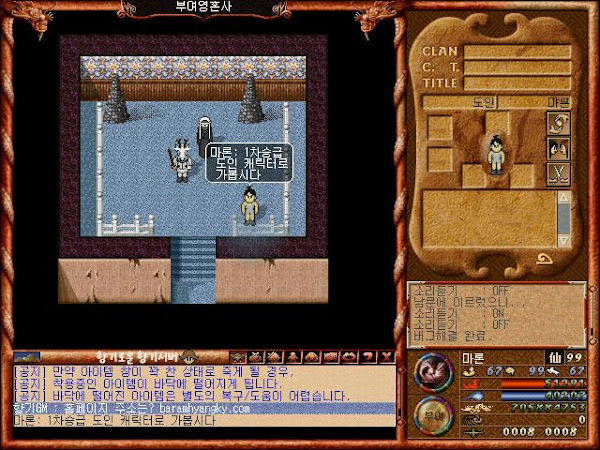600x450 pixels.
Task: Click the mushroom icon beside server name
Action: point(187,356)
